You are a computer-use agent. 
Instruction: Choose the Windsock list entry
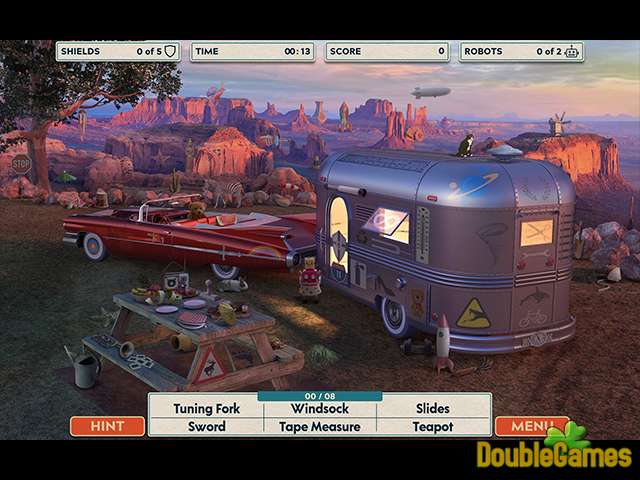point(320,408)
